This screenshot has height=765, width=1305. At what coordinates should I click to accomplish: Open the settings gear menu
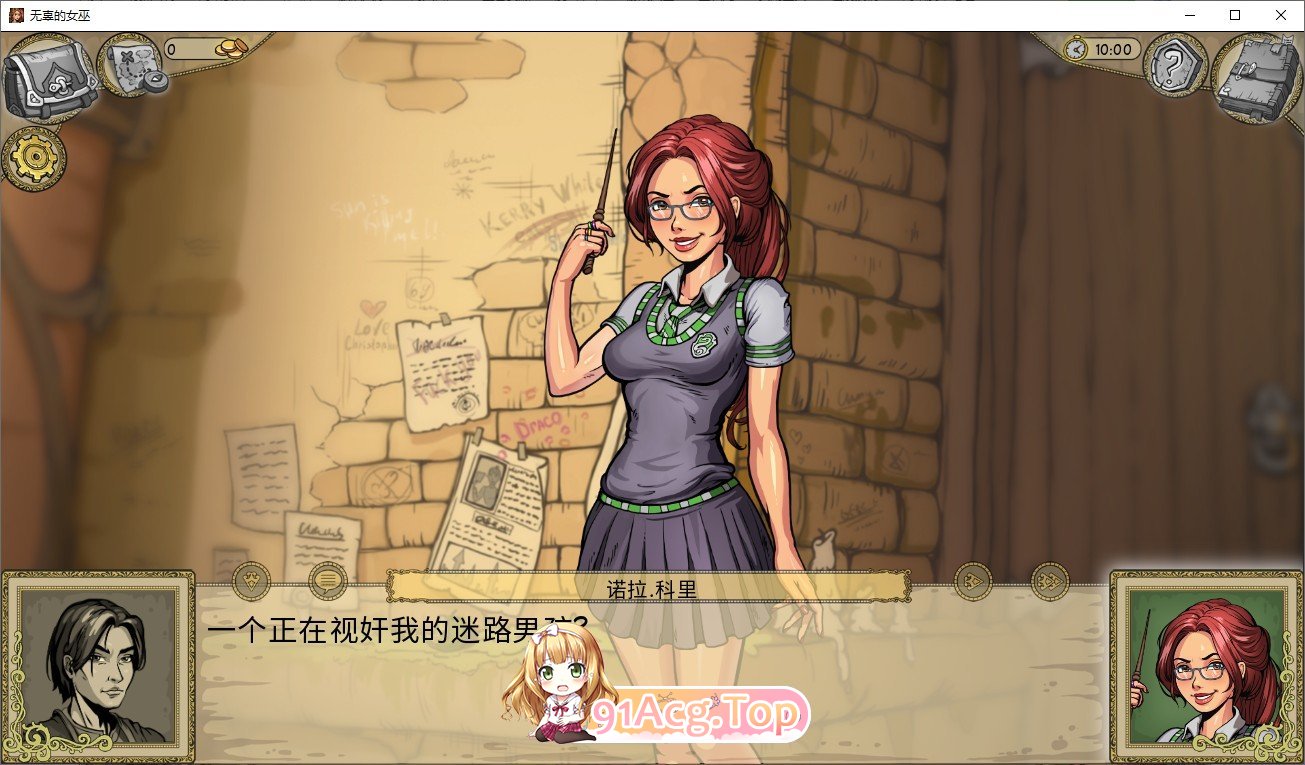[34, 158]
